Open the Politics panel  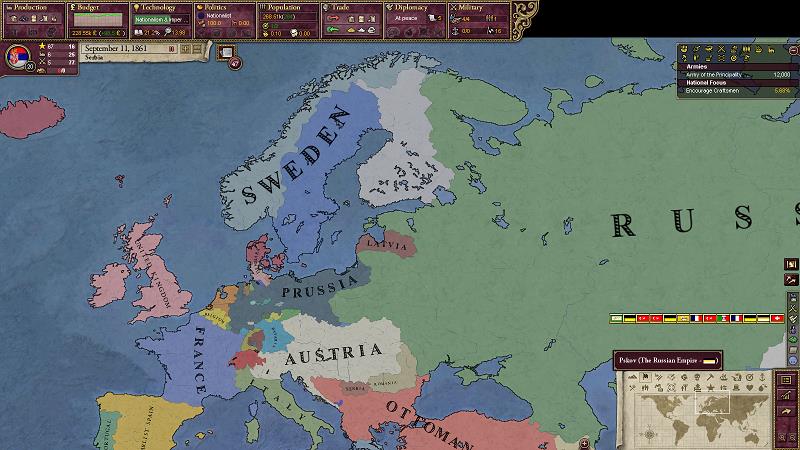(x=224, y=18)
